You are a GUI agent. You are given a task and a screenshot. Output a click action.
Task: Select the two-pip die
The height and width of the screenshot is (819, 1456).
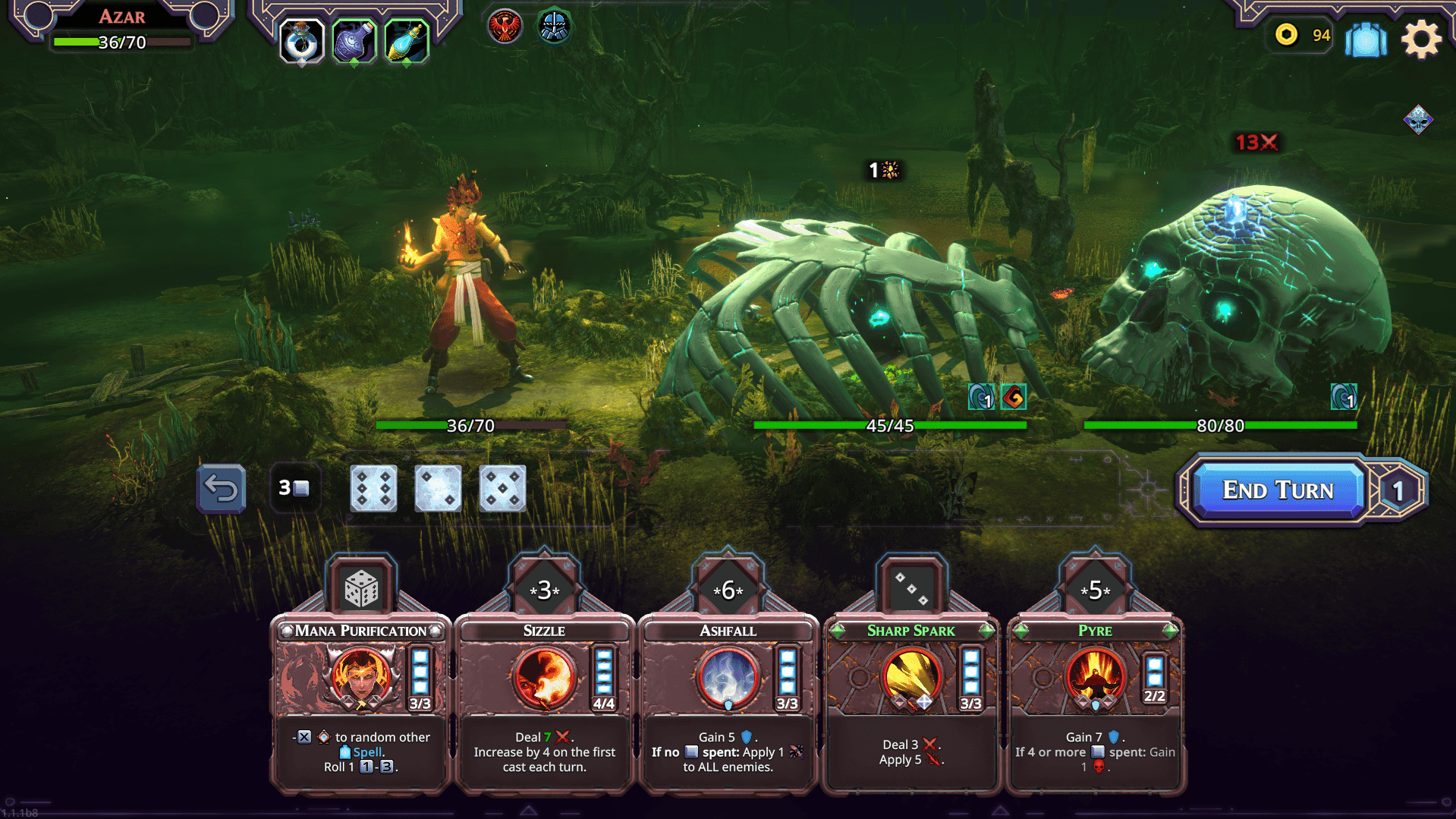click(438, 490)
